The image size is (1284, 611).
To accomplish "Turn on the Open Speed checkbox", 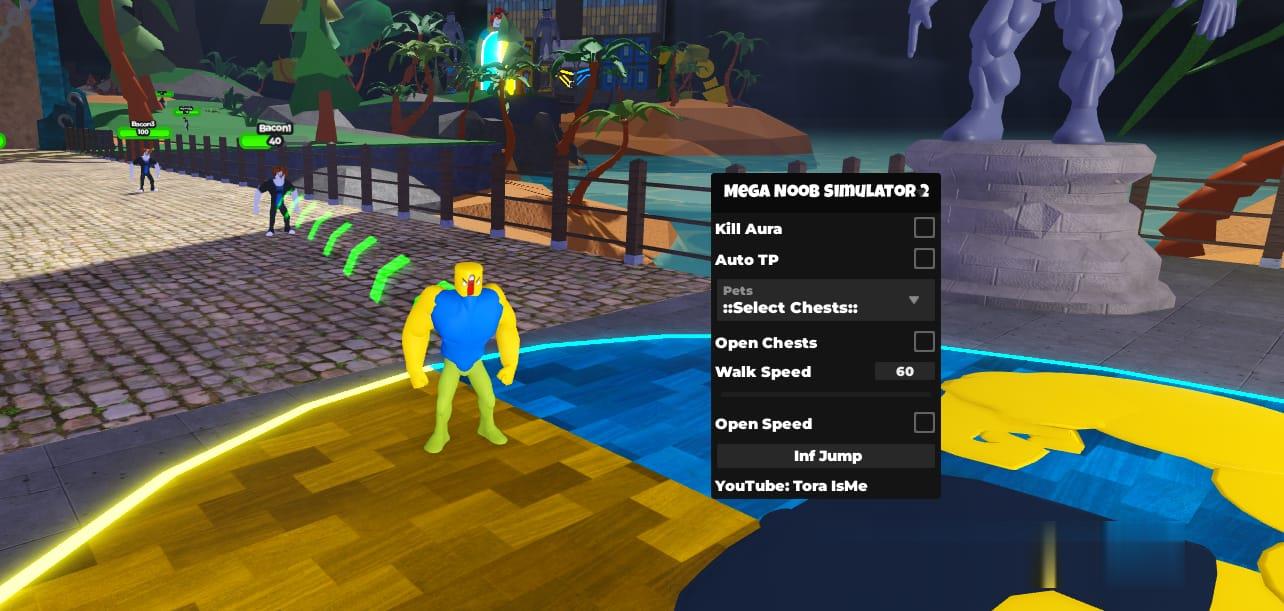I will [924, 423].
